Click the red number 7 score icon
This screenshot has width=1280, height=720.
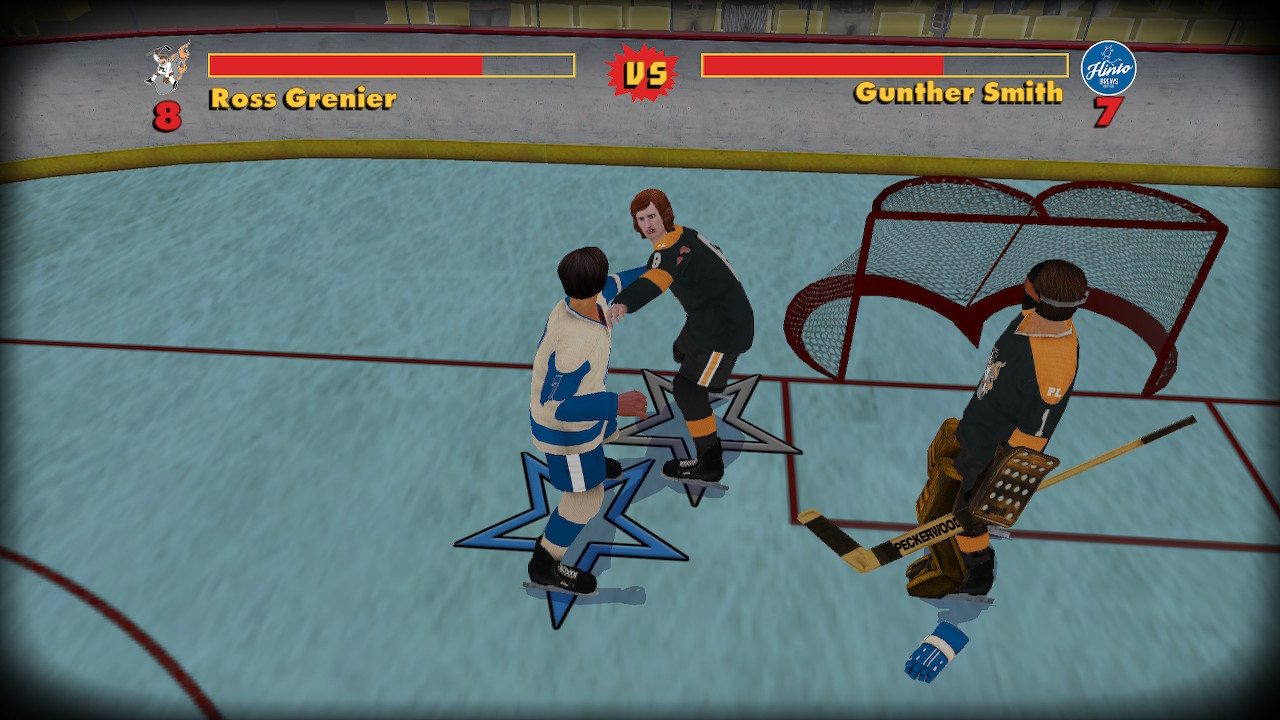coord(1108,113)
